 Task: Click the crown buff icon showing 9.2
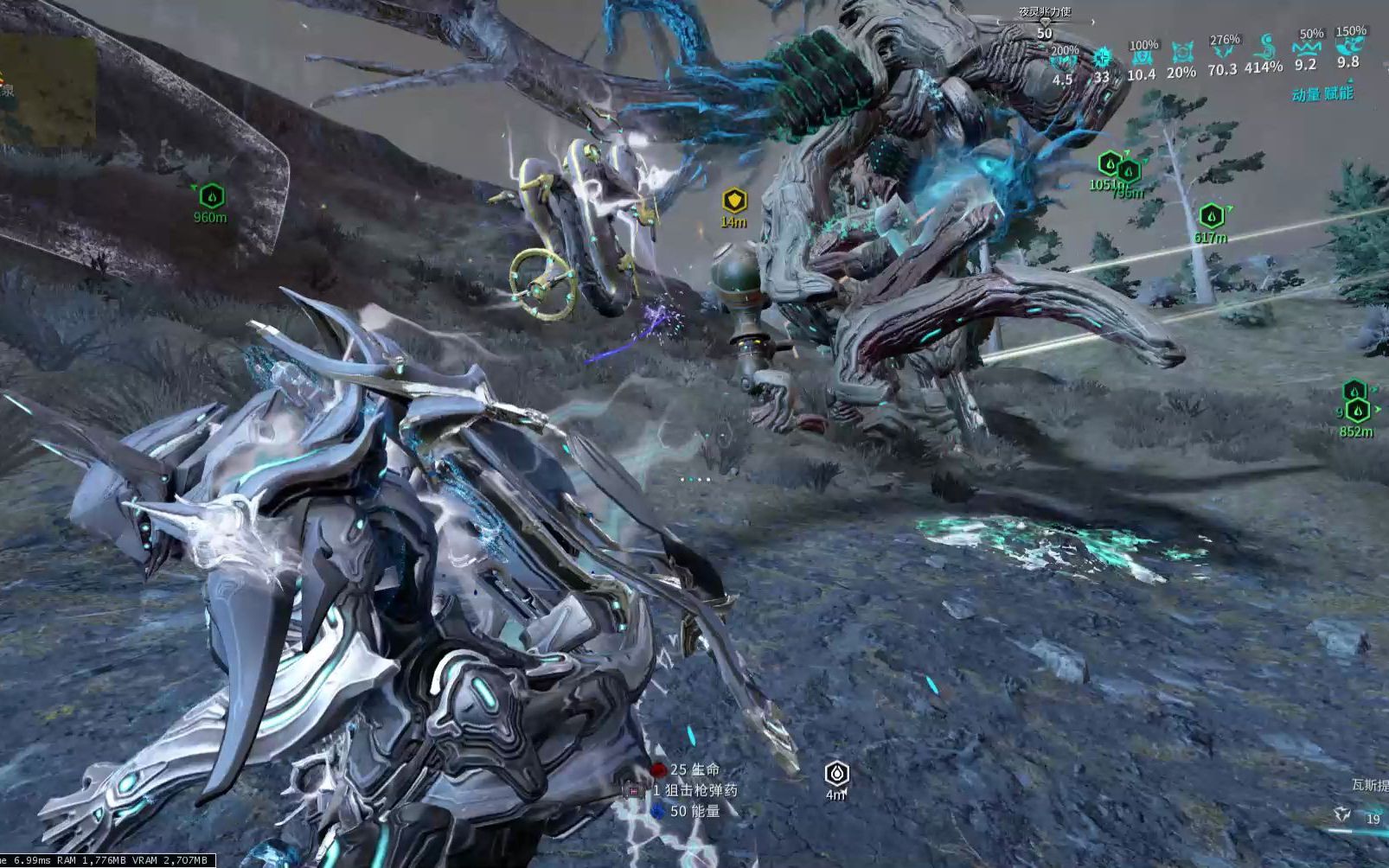point(1306,47)
